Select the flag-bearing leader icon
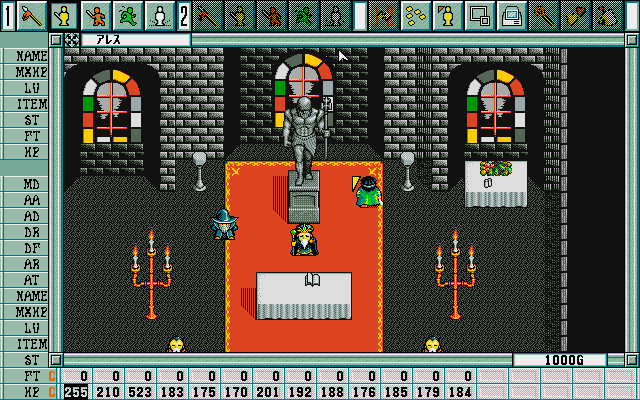This screenshot has width=640, height=400. [446, 15]
